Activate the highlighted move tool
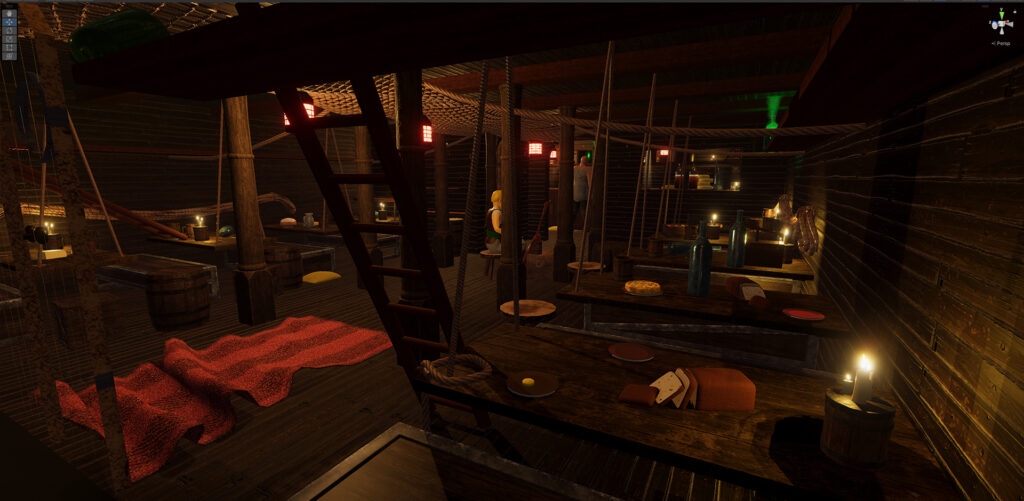 (x=9, y=22)
